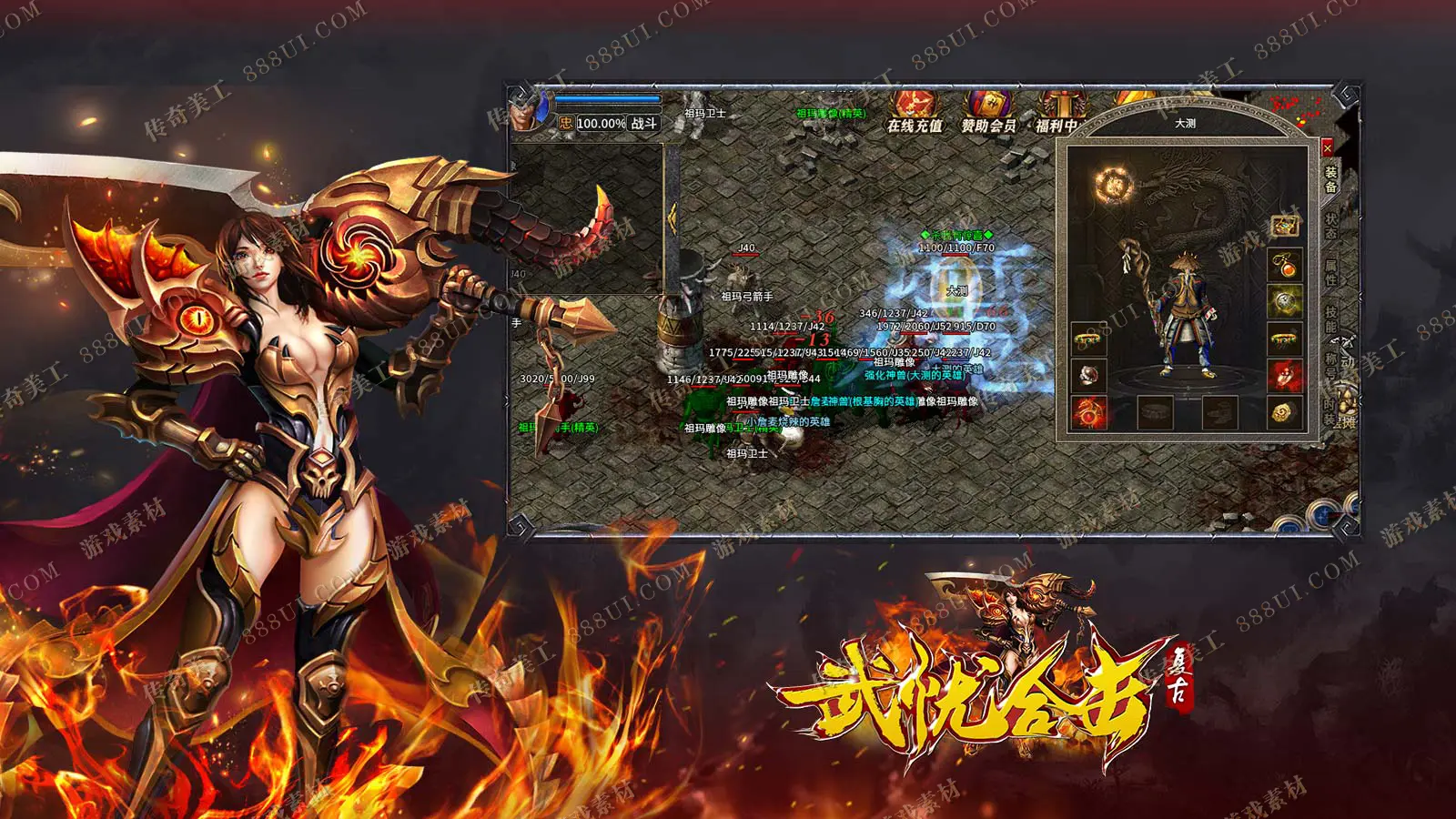Collapse the left panel with arrow handle
The height and width of the screenshot is (819, 1456).
[x=672, y=217]
